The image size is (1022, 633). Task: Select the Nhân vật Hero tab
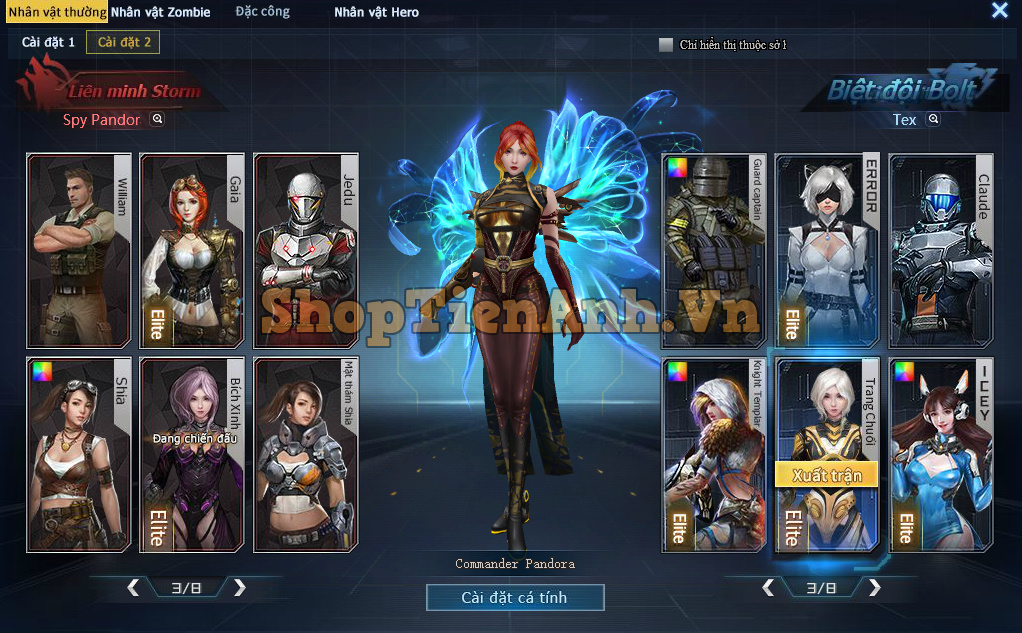(x=376, y=13)
